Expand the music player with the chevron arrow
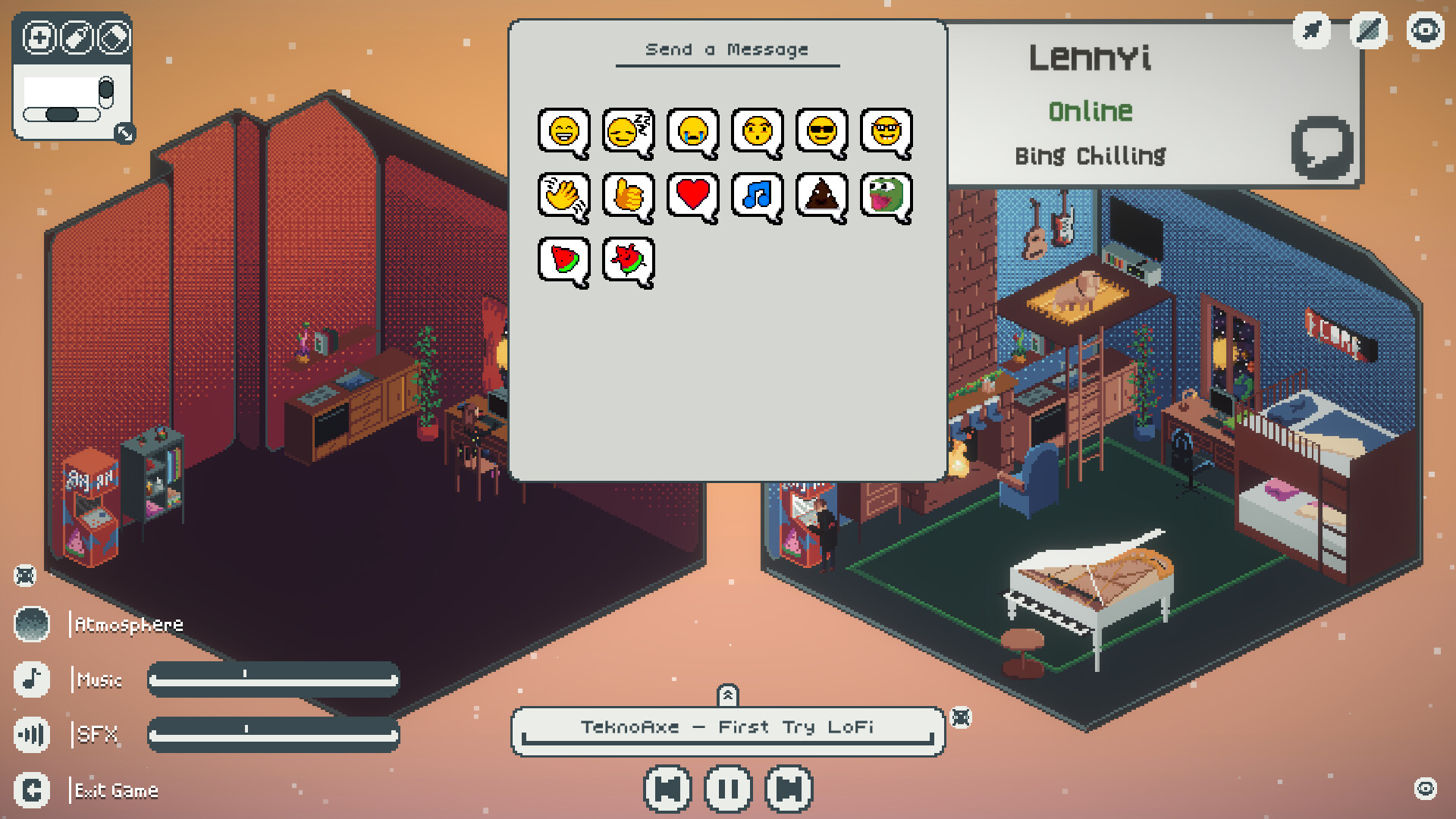Screen dimensions: 1456x819 click(728, 694)
